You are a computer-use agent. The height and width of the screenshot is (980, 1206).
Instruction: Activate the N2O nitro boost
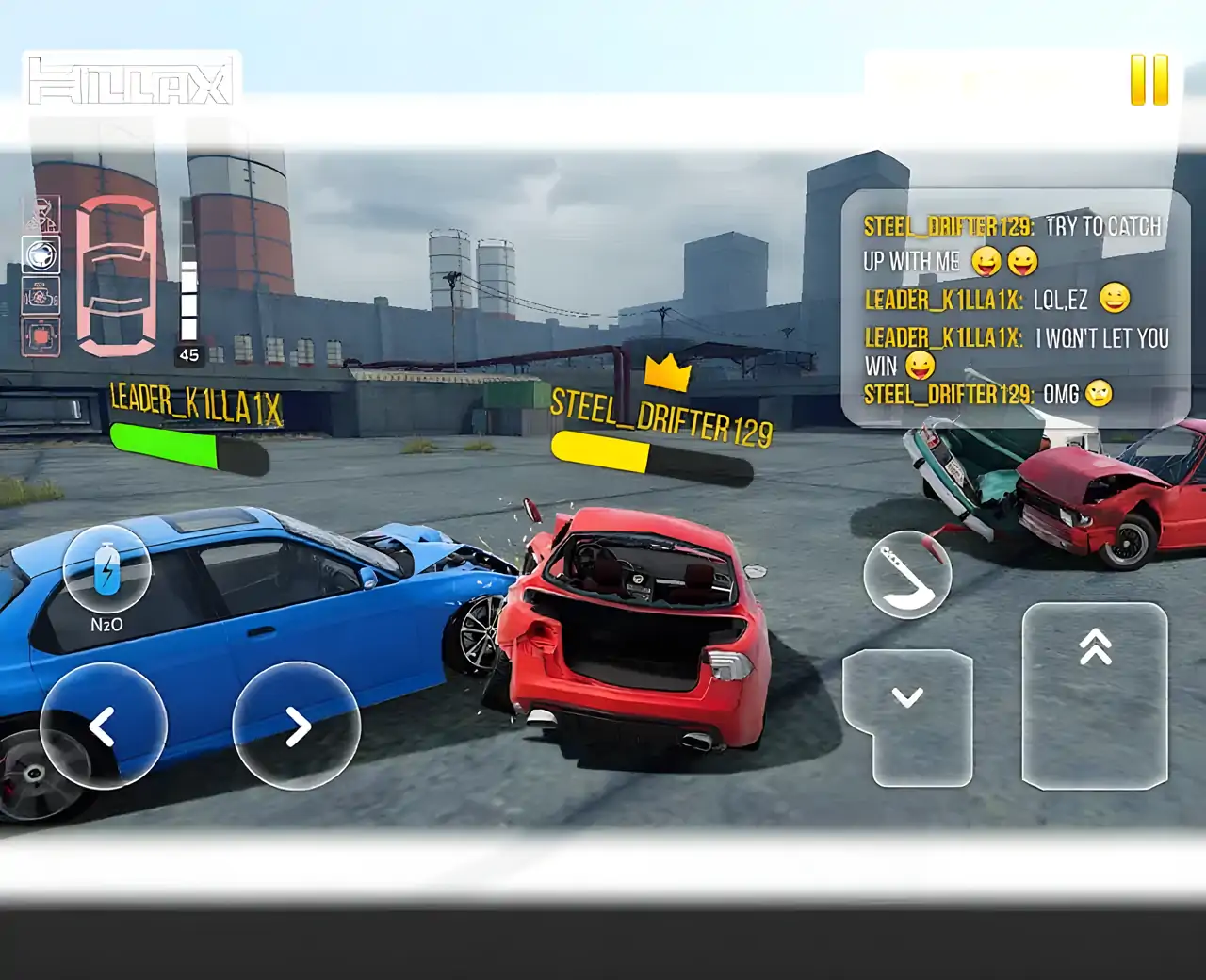pos(106,570)
